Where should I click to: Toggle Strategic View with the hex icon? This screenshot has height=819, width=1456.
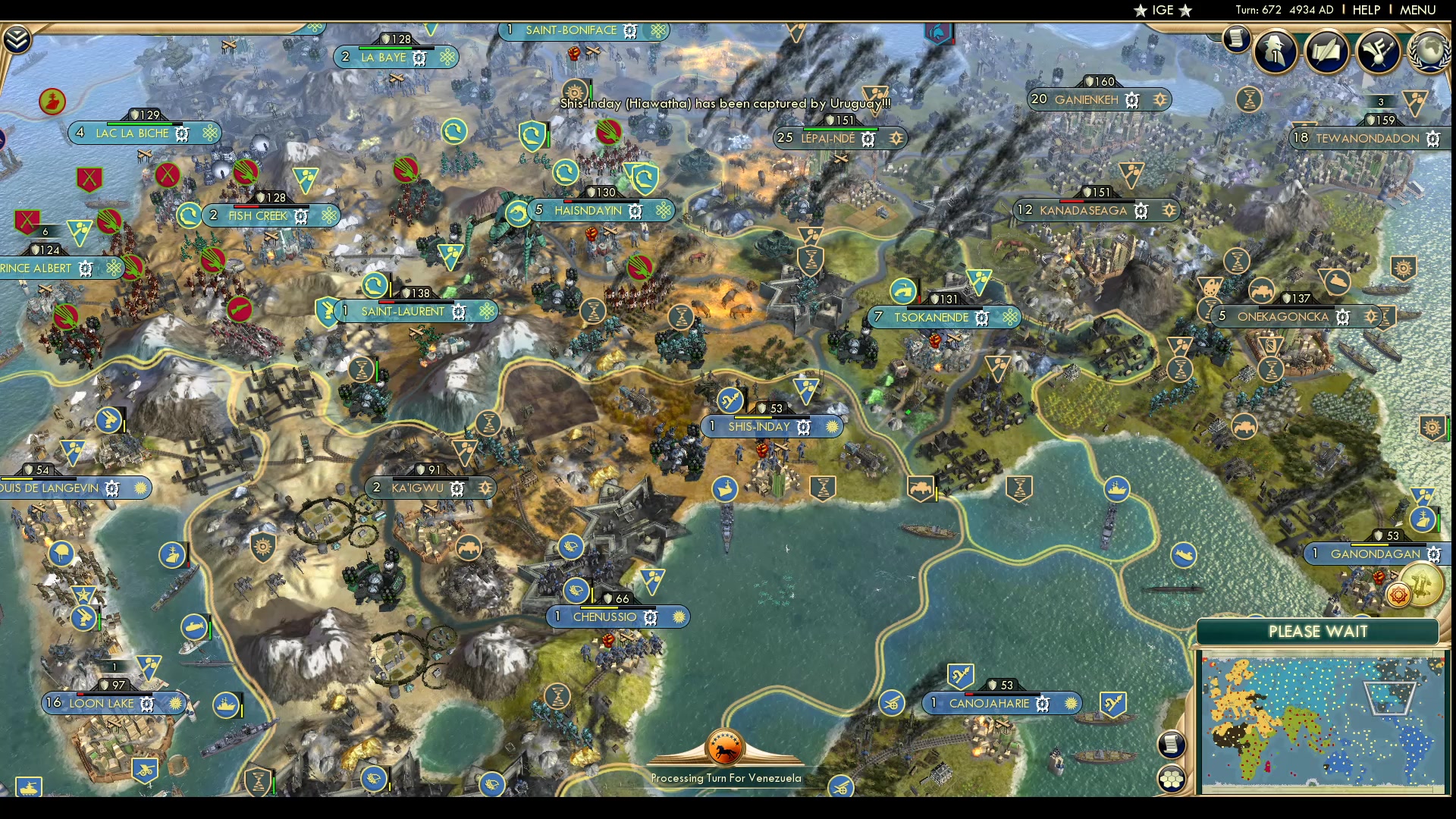[x=1172, y=777]
